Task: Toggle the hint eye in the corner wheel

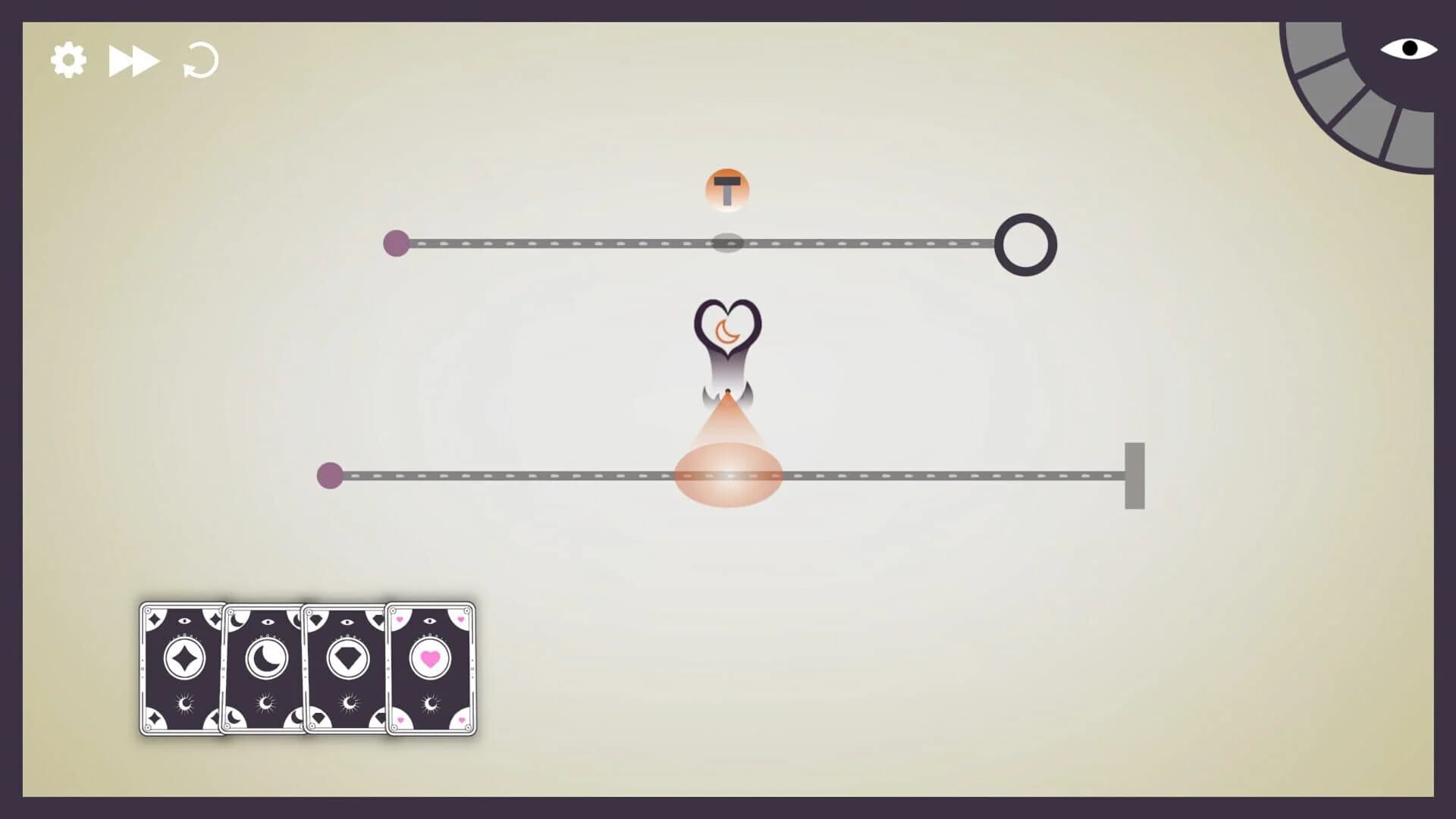Action: (1408, 49)
